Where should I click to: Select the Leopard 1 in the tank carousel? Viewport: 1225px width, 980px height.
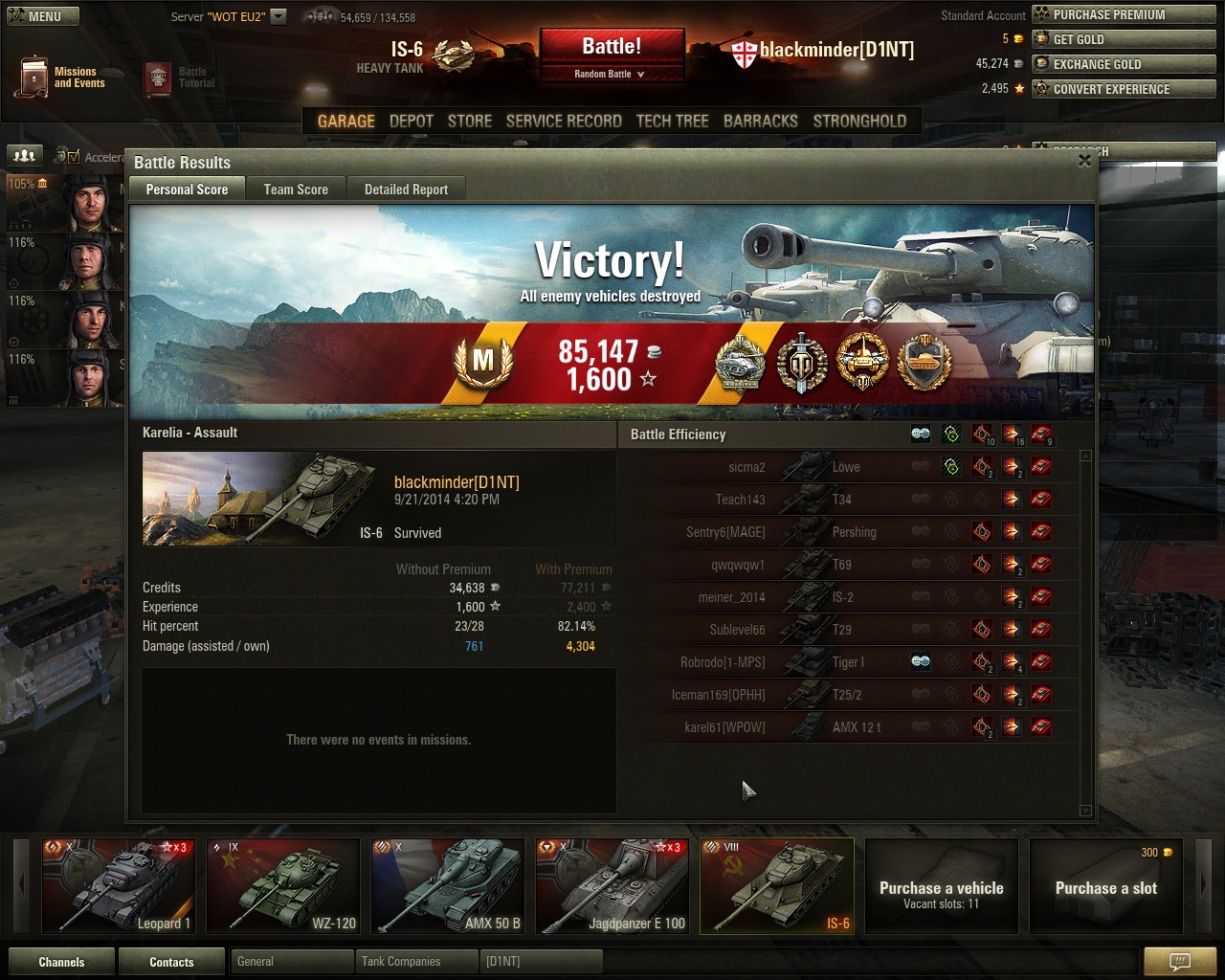pos(118,885)
